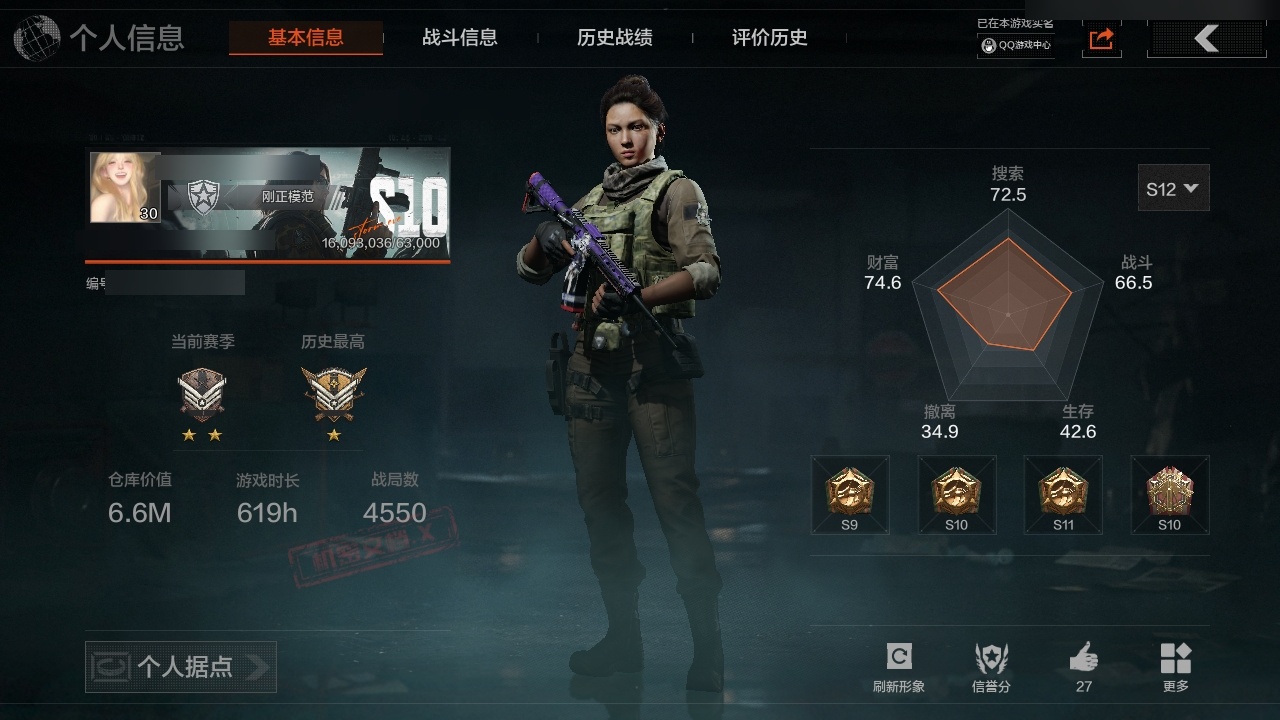Click the orange share icon
The height and width of the screenshot is (720, 1280).
click(1101, 39)
